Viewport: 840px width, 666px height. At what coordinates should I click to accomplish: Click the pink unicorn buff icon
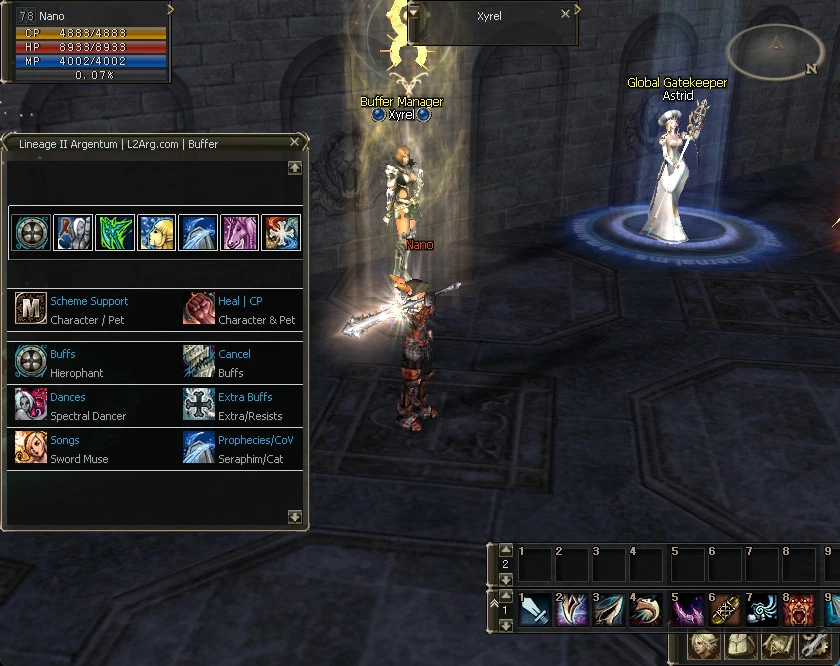click(x=239, y=232)
